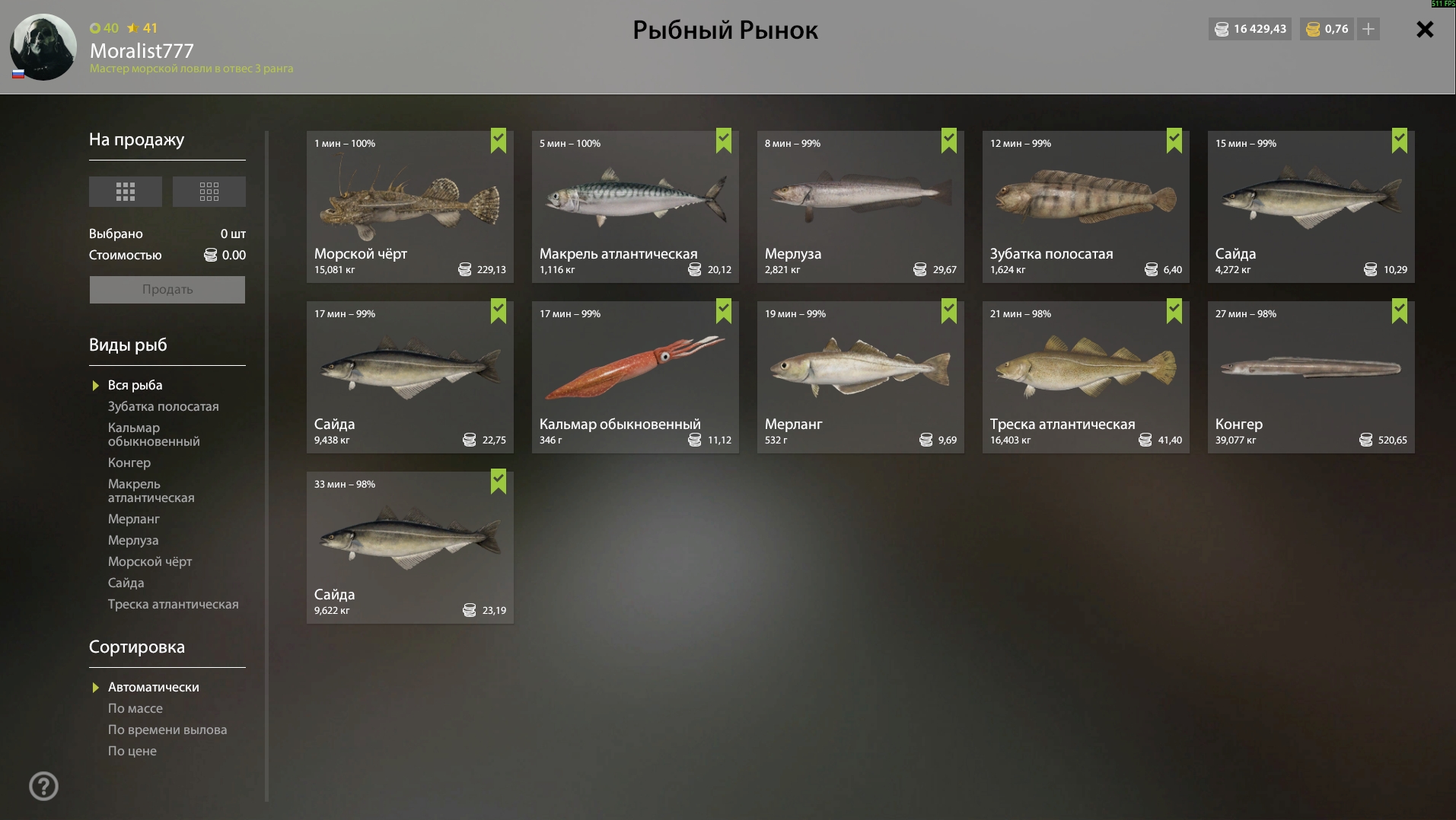Select all fish with filled grid button
The height and width of the screenshot is (820, 1456).
126,192
